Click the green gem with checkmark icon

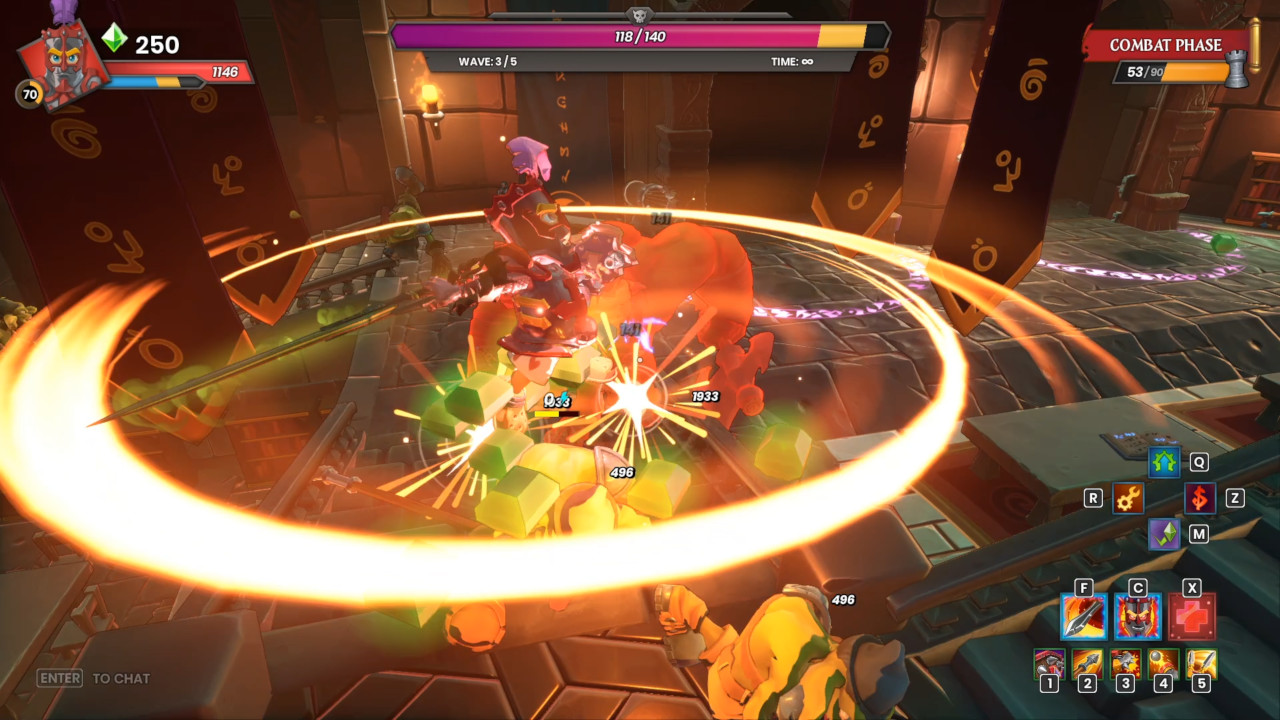pos(1164,534)
